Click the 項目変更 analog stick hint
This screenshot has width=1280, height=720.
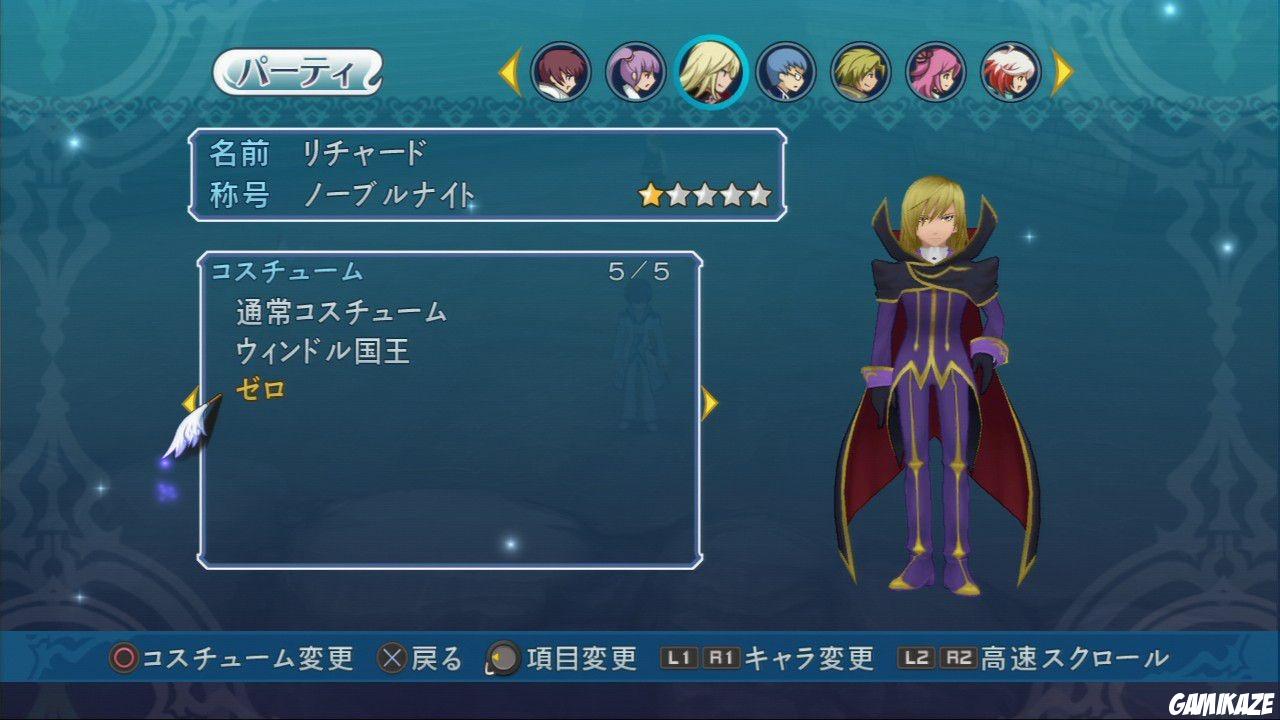point(560,660)
